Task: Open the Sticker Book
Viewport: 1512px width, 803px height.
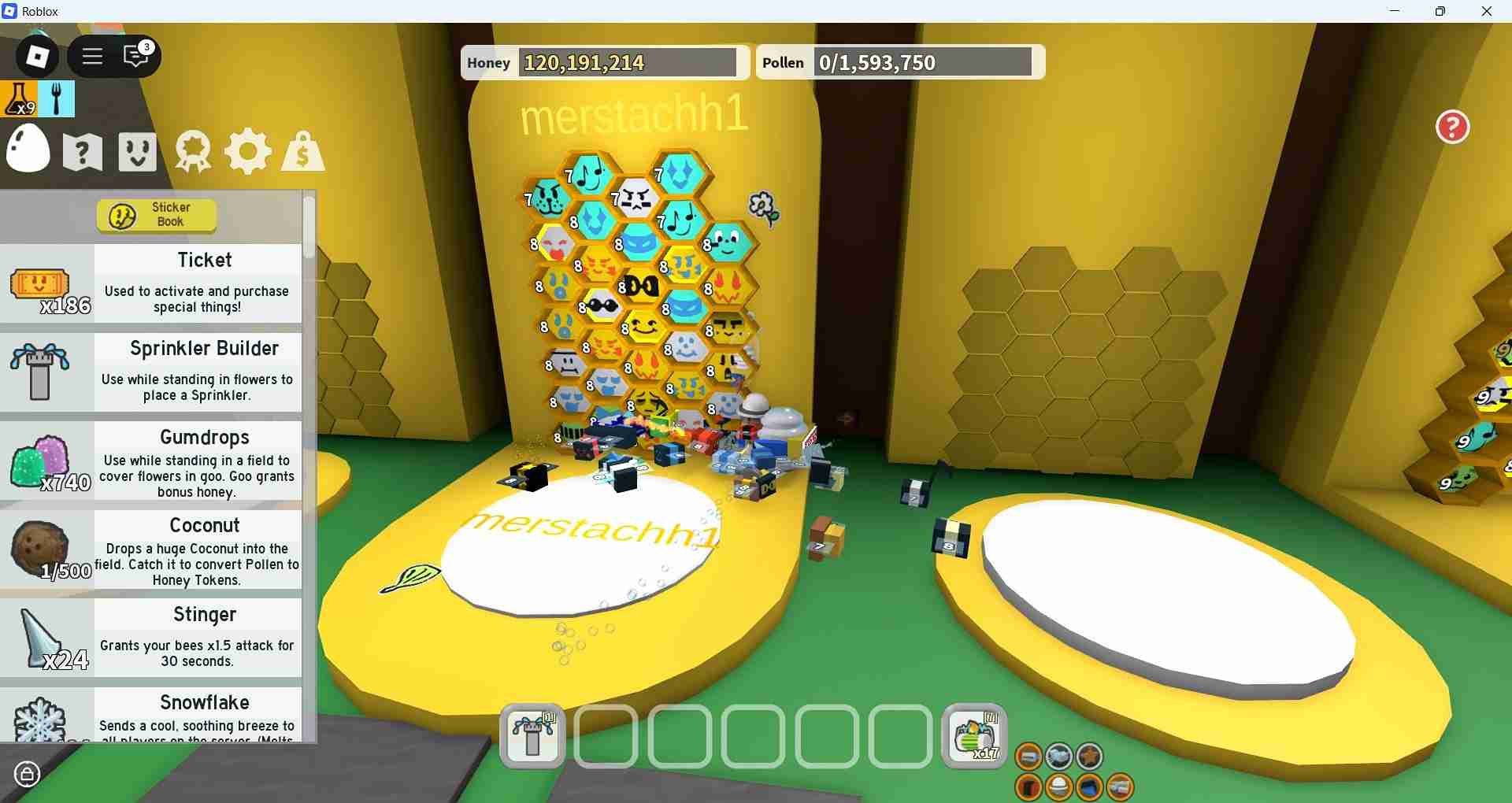Action: 156,215
